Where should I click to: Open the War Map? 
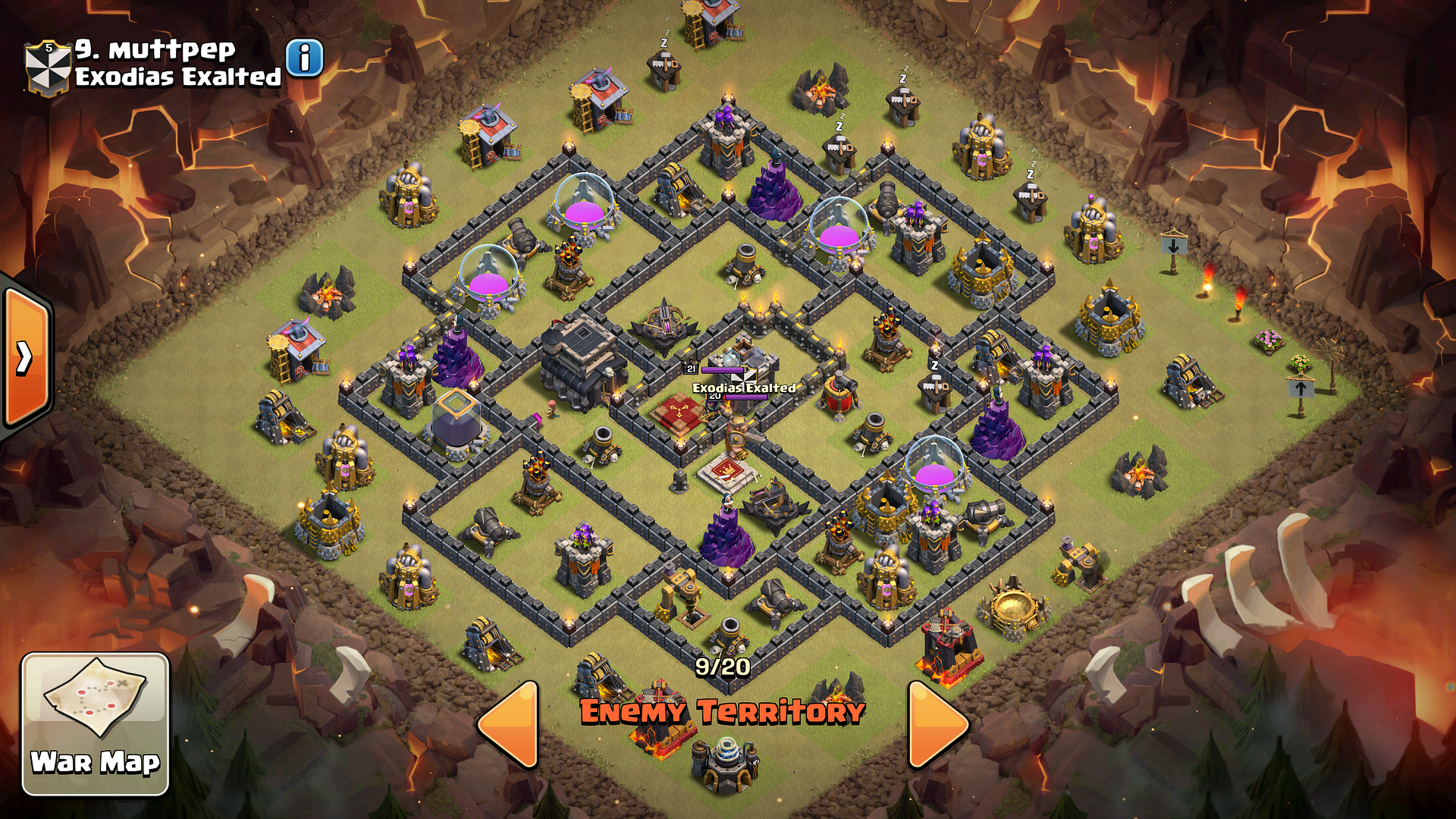(95, 723)
